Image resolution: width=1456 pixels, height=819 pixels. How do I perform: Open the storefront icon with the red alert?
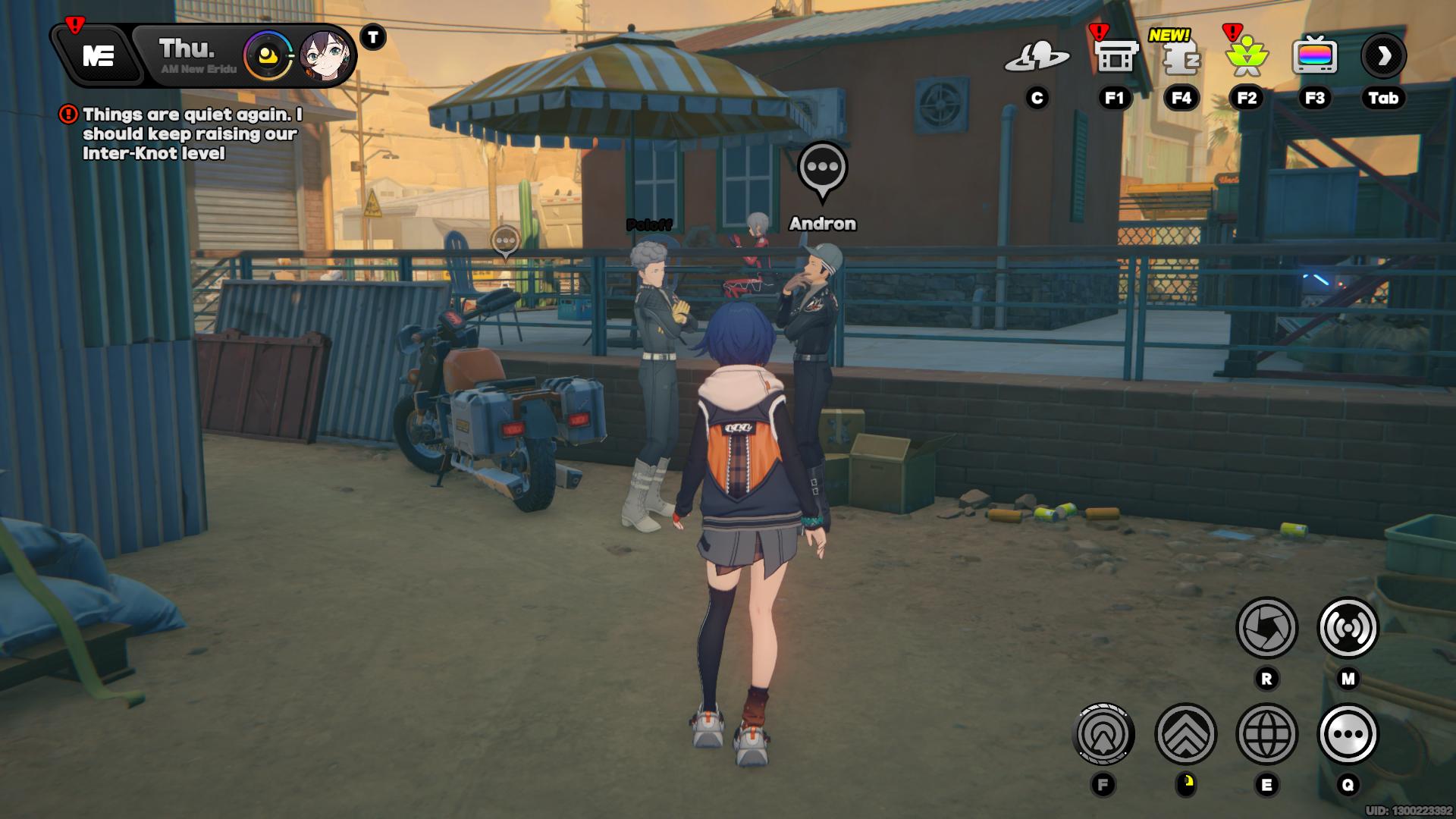[x=1114, y=56]
